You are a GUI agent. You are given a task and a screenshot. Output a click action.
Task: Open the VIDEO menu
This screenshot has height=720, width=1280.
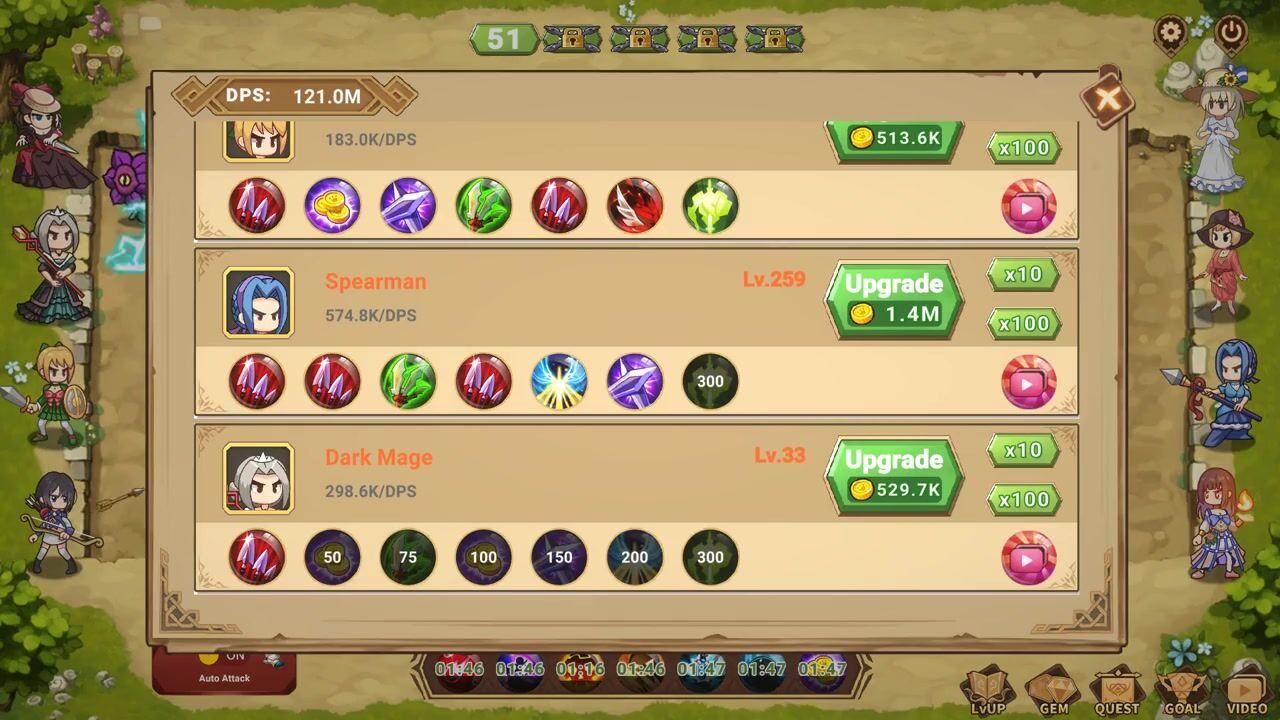(1245, 692)
